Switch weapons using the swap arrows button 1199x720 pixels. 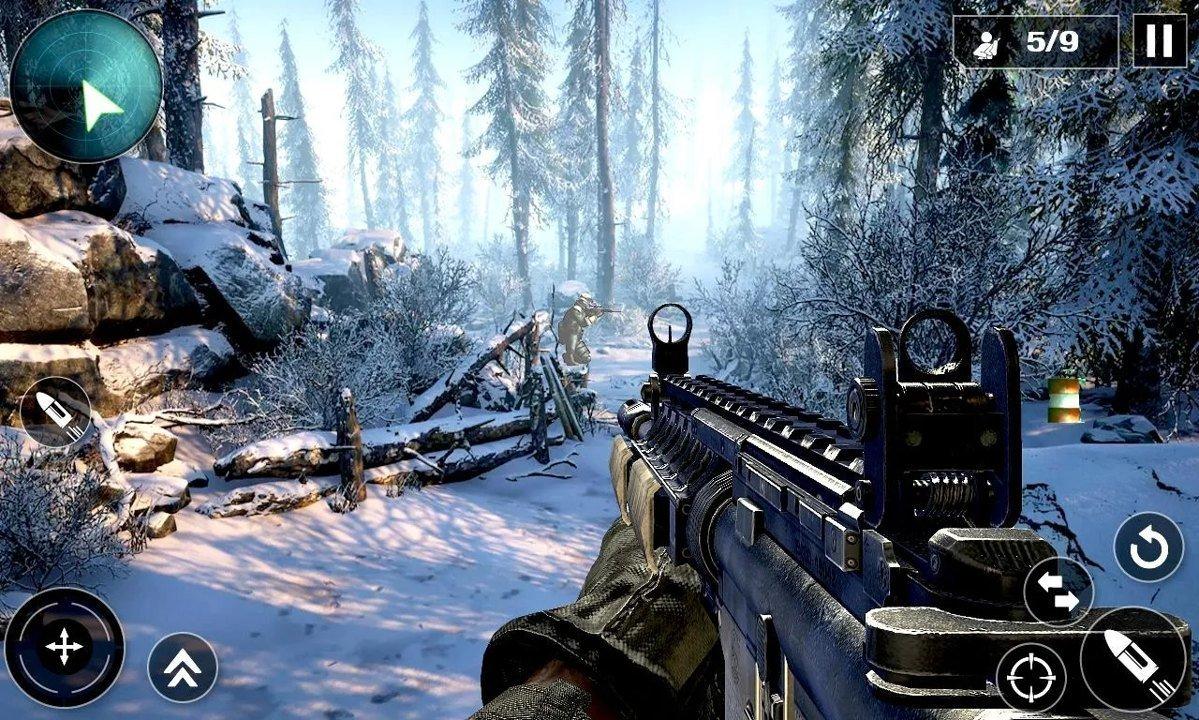tap(1058, 590)
